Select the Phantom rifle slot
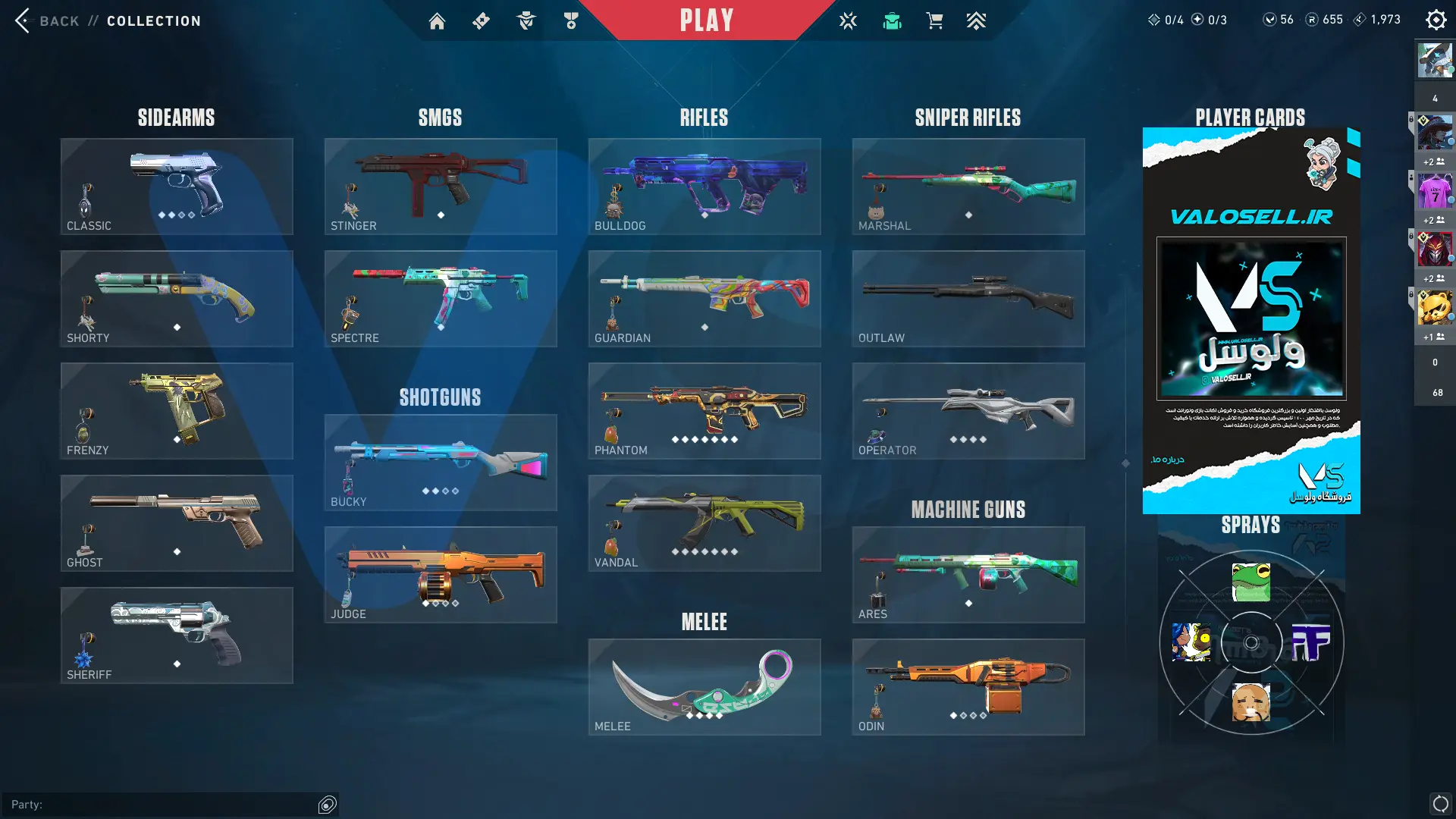The image size is (1456, 819). coord(704,411)
